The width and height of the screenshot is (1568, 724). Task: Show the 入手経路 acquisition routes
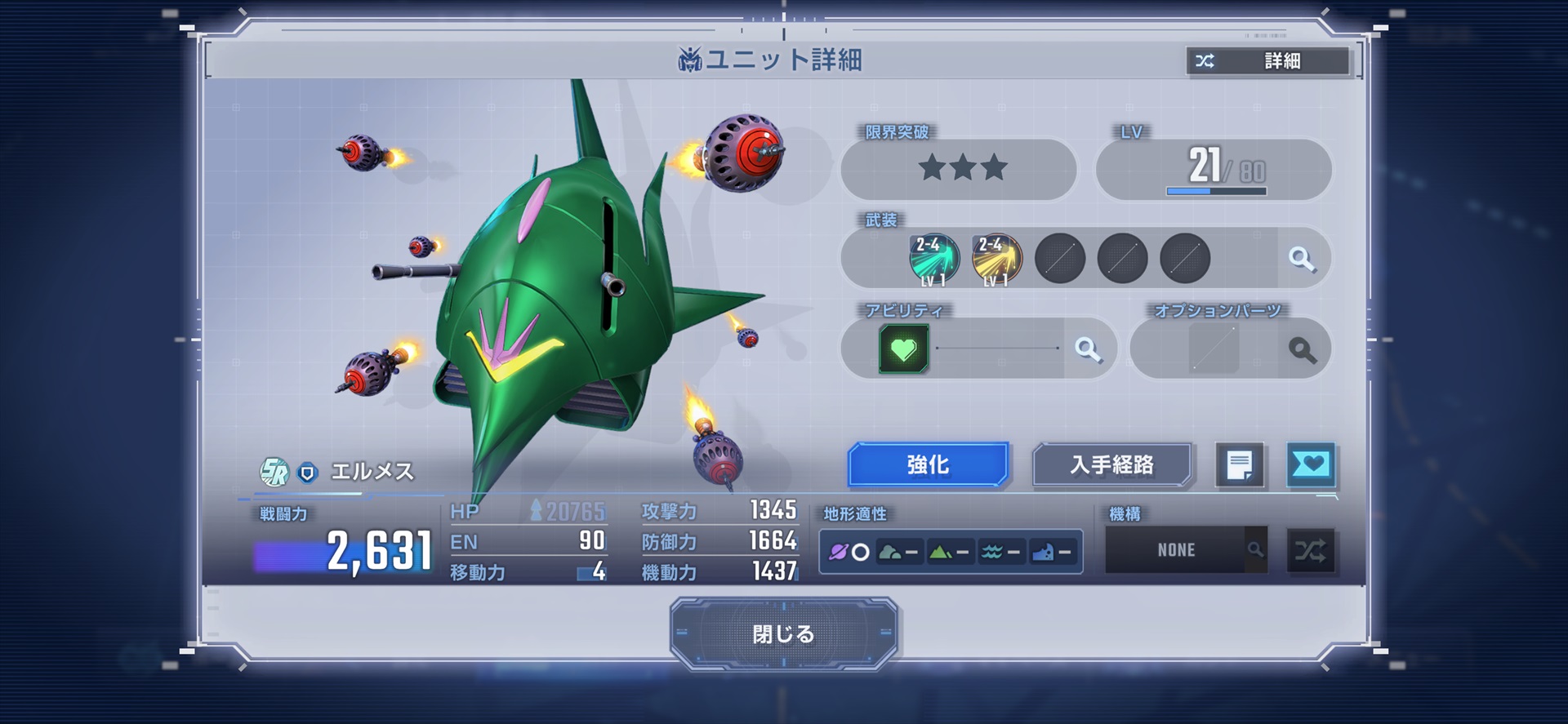(1111, 464)
